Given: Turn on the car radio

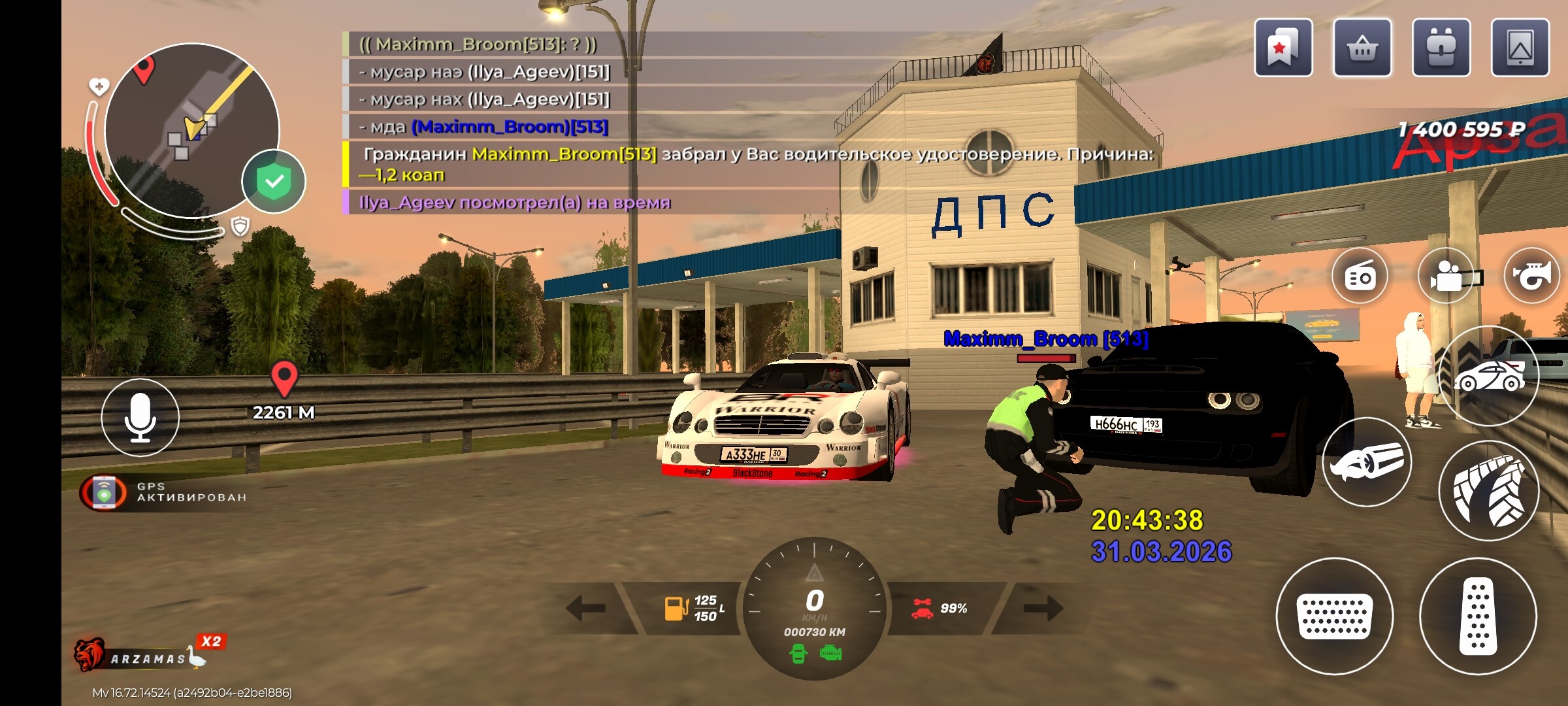Looking at the screenshot, I should pyautogui.click(x=1360, y=277).
